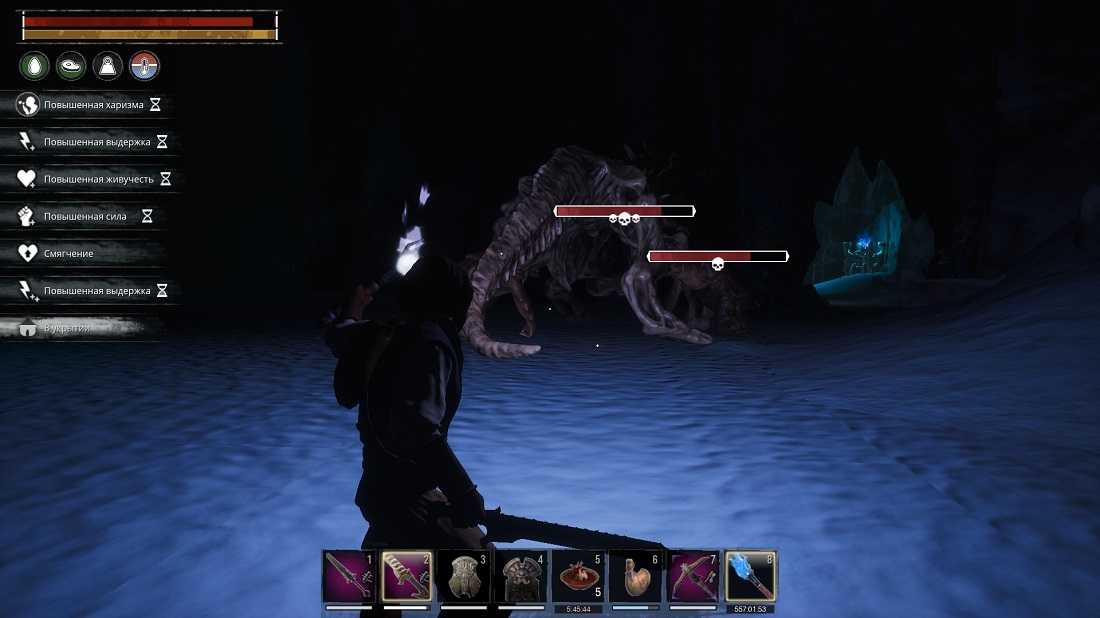Open the weight encumbrance status icon
The image size is (1100, 618).
tap(108, 67)
